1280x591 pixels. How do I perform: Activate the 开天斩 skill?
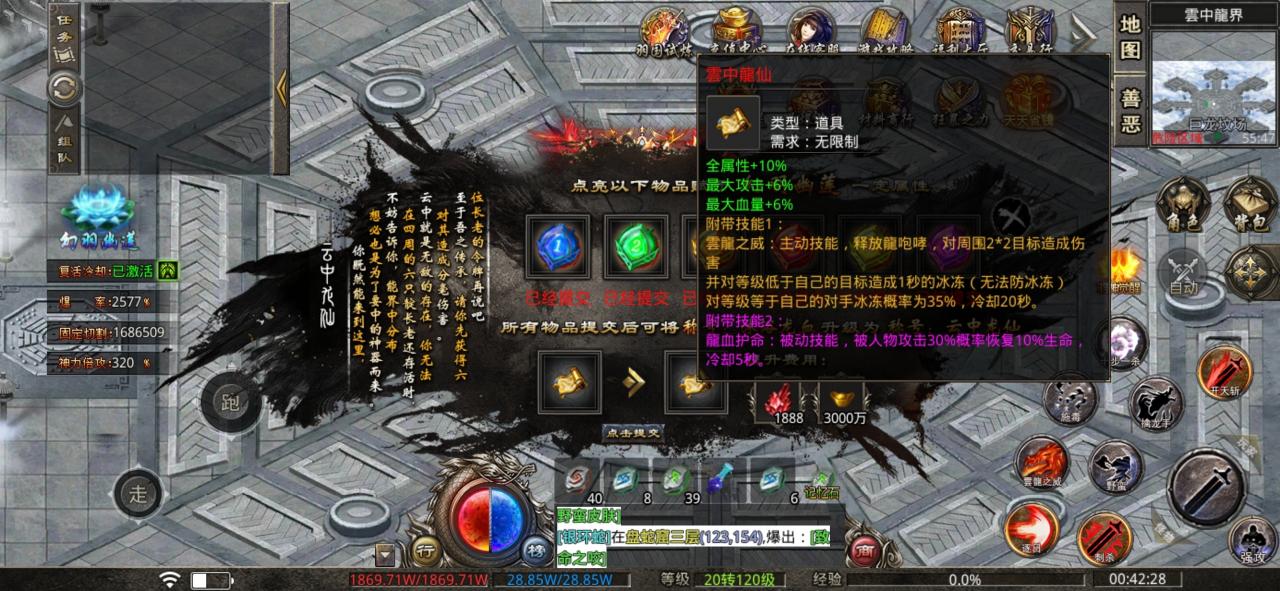tap(1225, 374)
